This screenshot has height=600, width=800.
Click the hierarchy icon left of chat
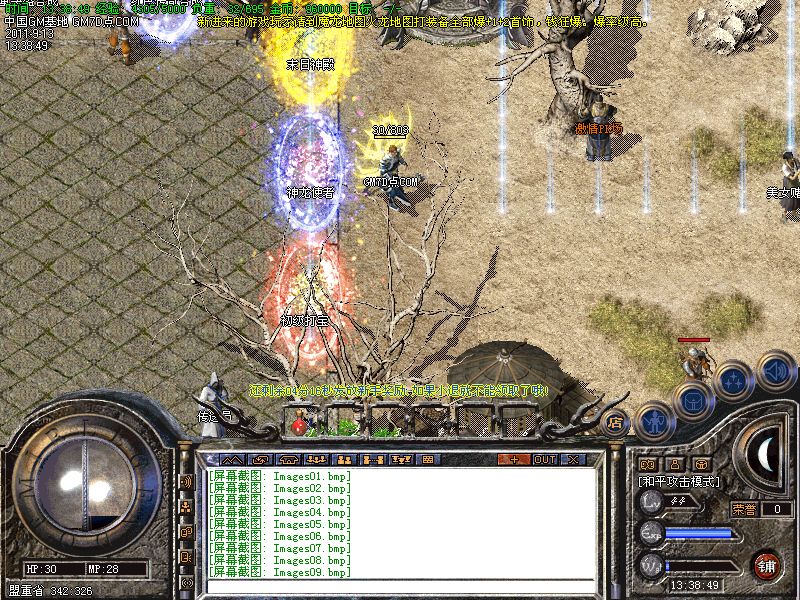coord(186,506)
